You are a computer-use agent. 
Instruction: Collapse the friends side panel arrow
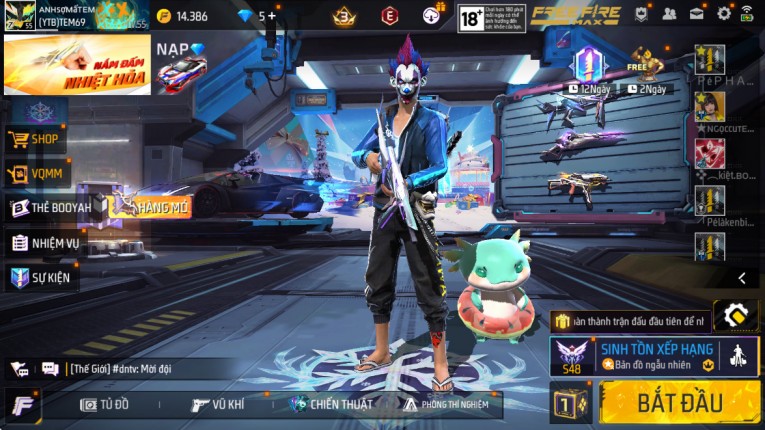pos(741,278)
